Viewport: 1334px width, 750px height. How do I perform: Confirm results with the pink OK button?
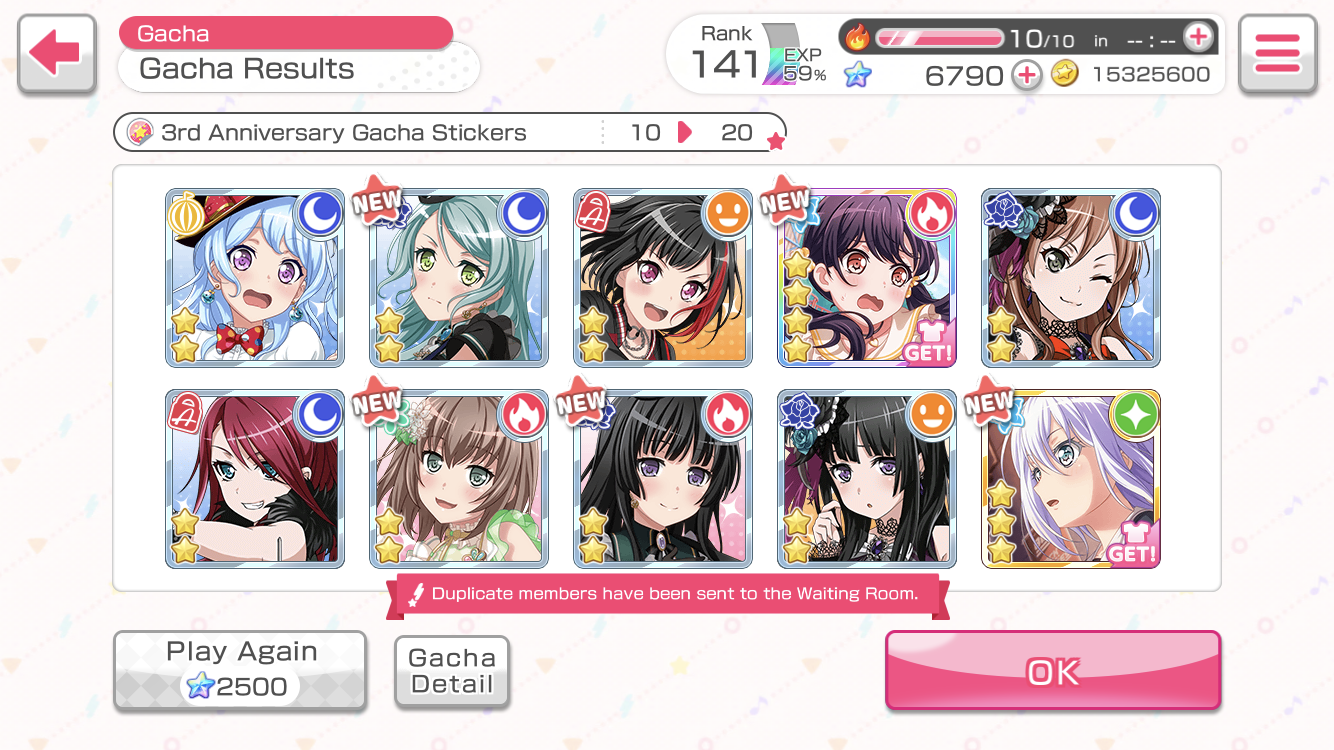coord(1052,671)
